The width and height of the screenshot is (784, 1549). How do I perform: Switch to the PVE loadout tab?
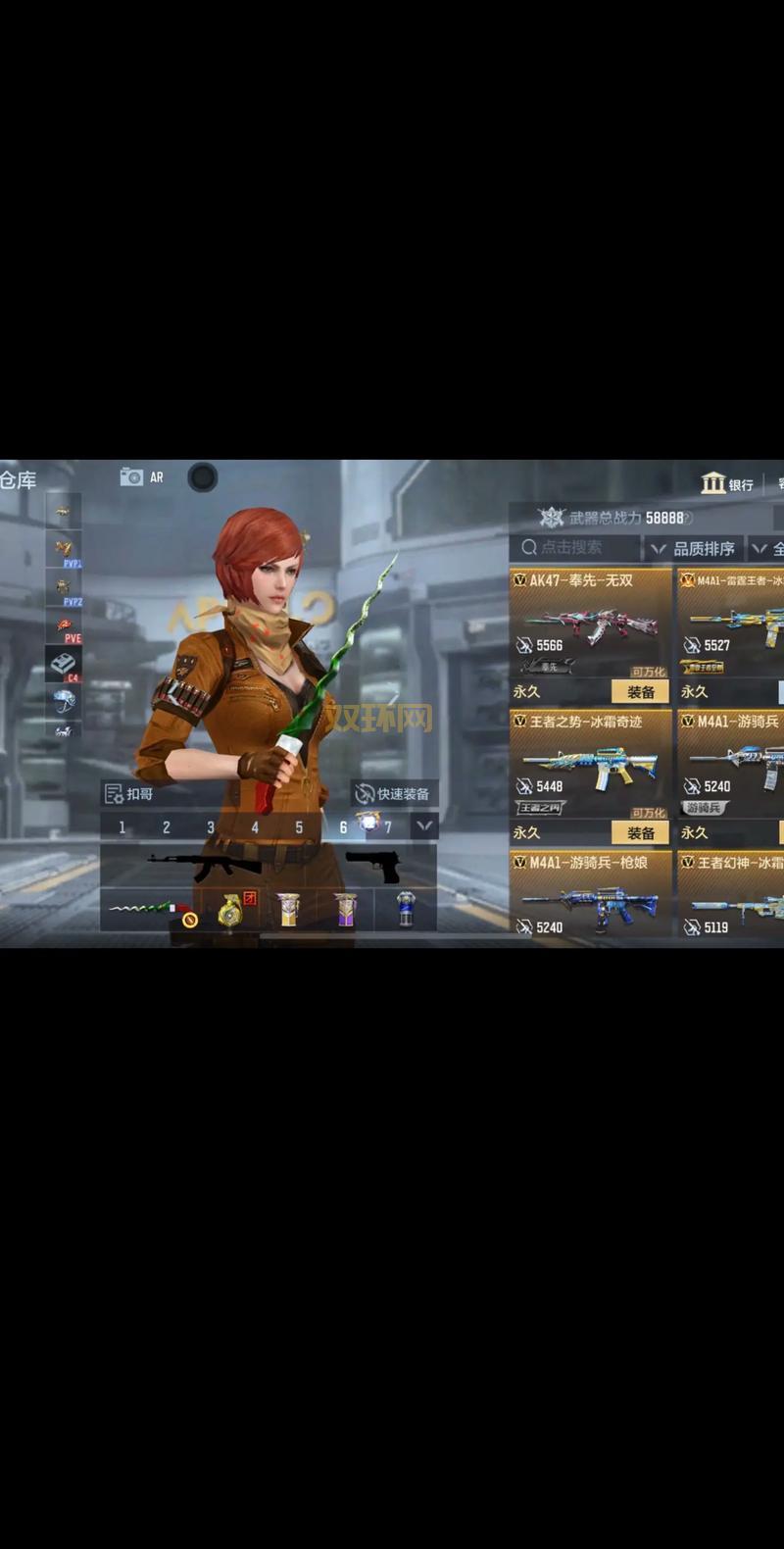click(x=64, y=627)
